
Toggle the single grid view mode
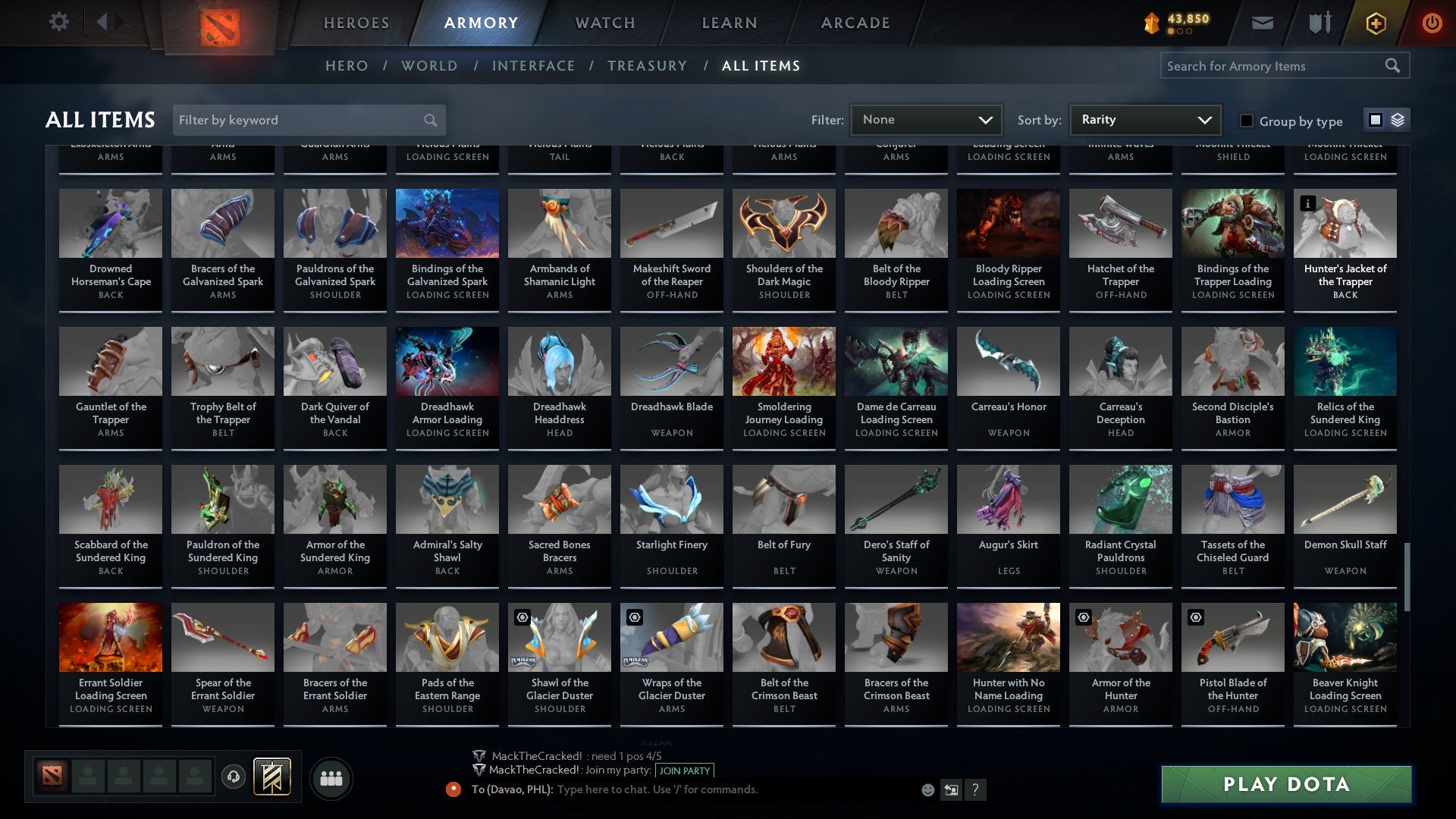point(1375,120)
